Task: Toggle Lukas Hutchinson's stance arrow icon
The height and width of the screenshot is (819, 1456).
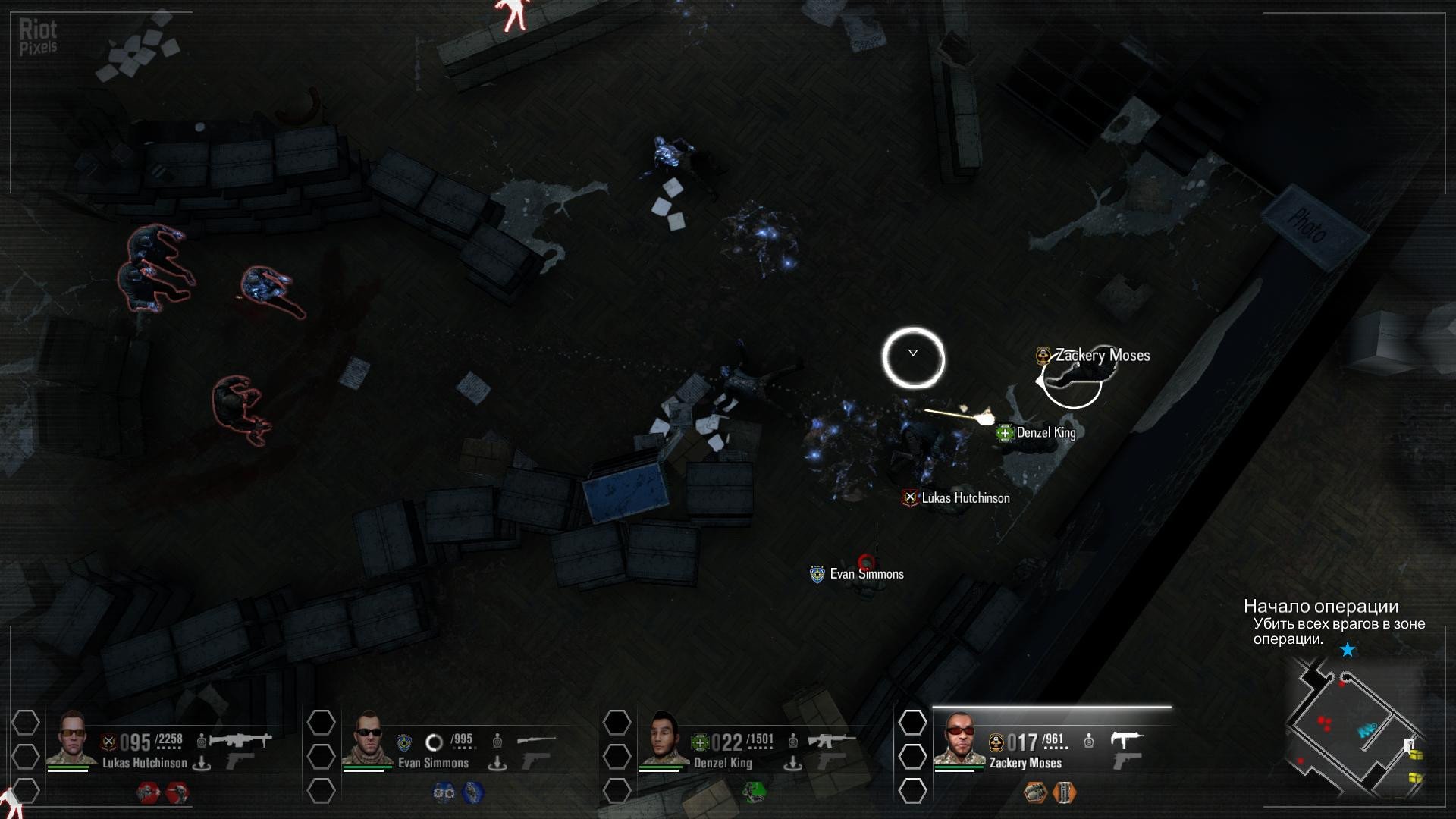Action: tap(201, 763)
